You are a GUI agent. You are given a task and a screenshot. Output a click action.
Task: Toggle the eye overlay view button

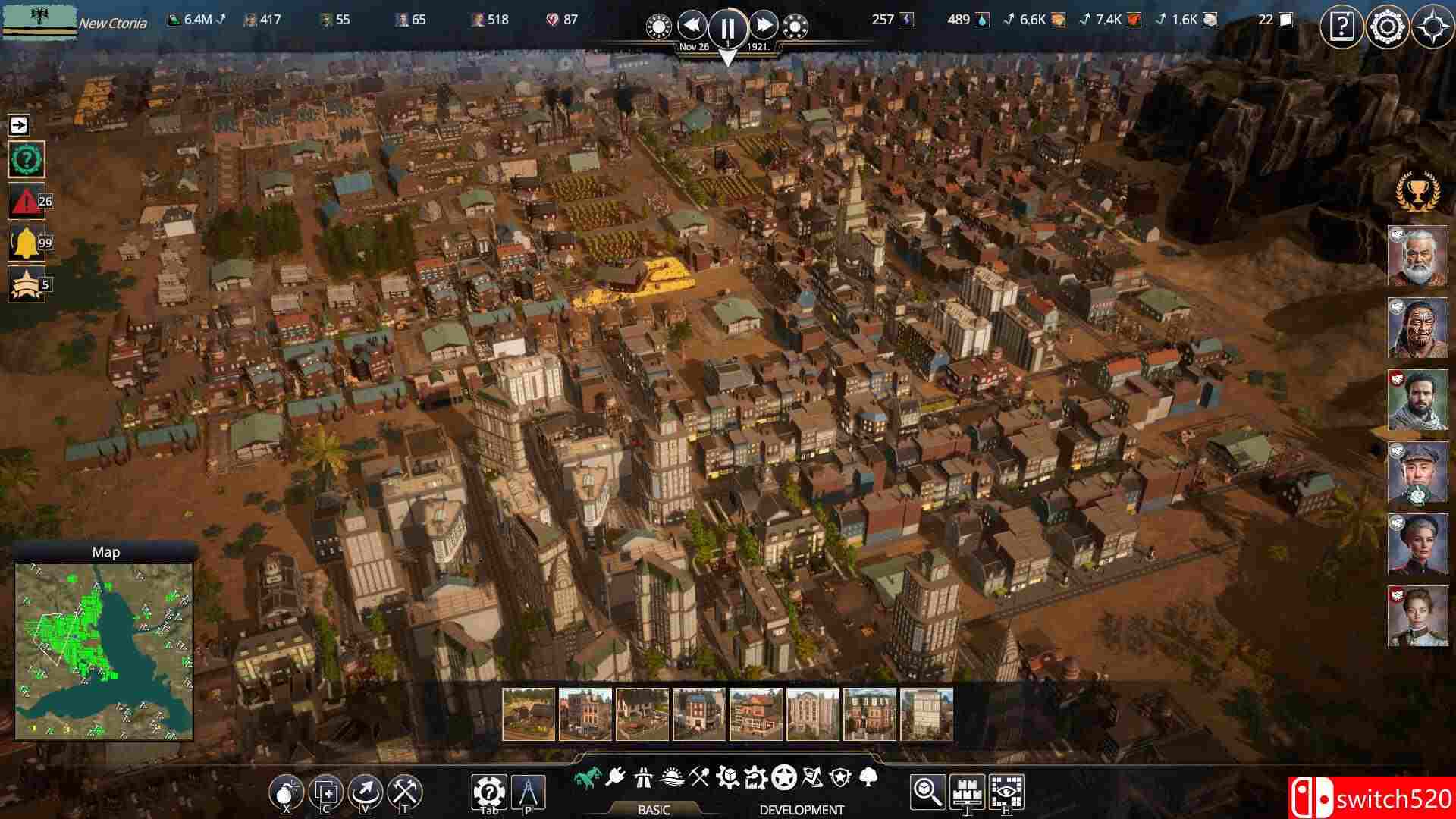(x=1006, y=792)
